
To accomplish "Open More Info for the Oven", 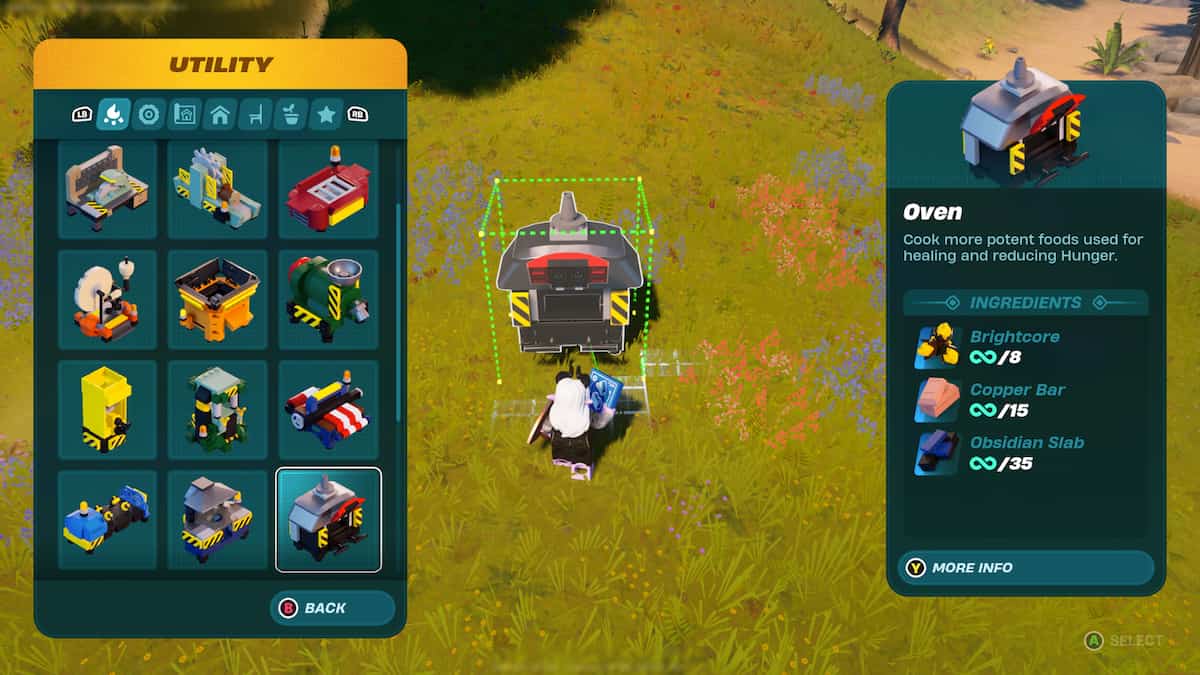I will pyautogui.click(x=1026, y=568).
